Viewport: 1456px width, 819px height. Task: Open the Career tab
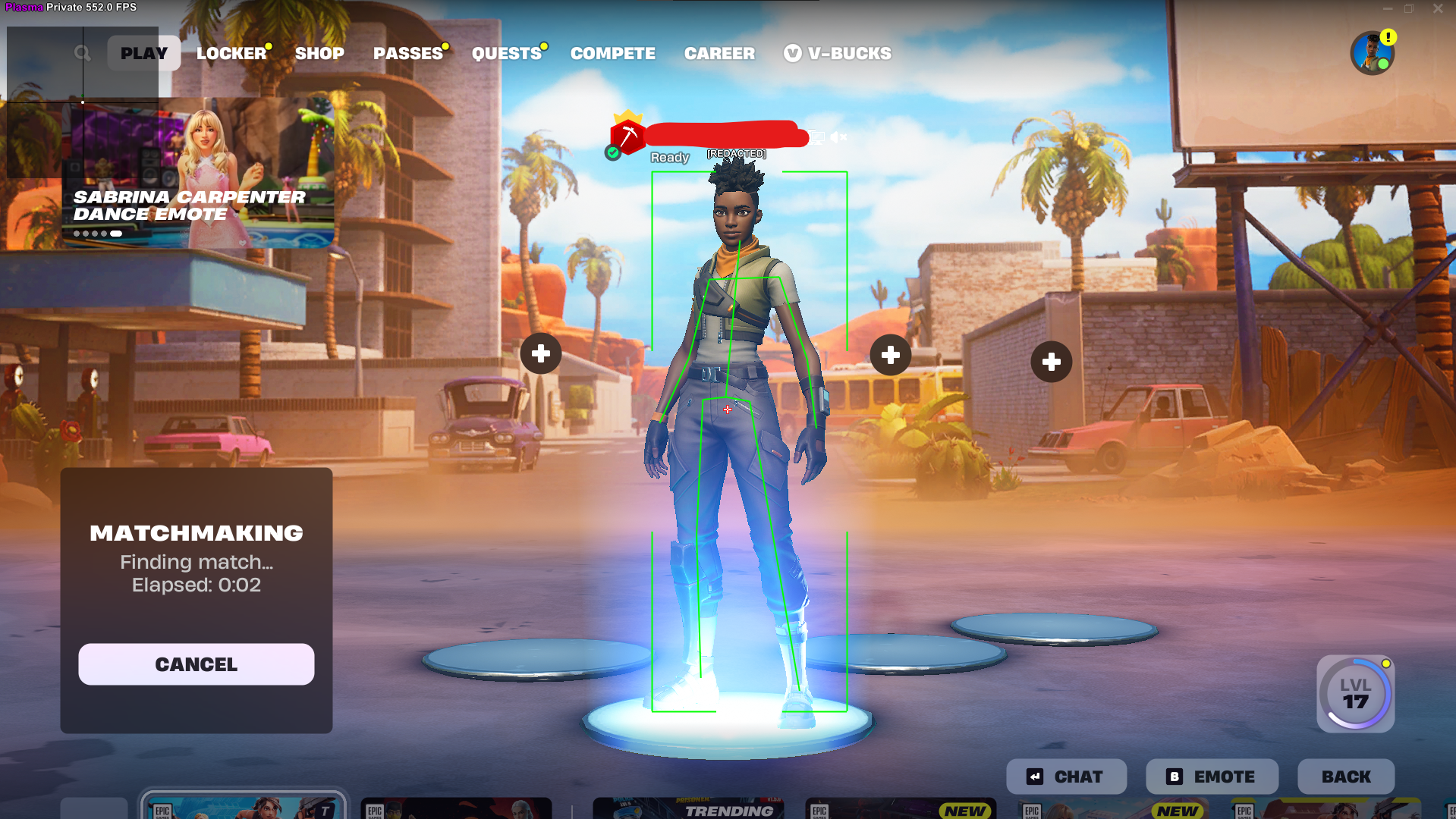click(x=719, y=53)
